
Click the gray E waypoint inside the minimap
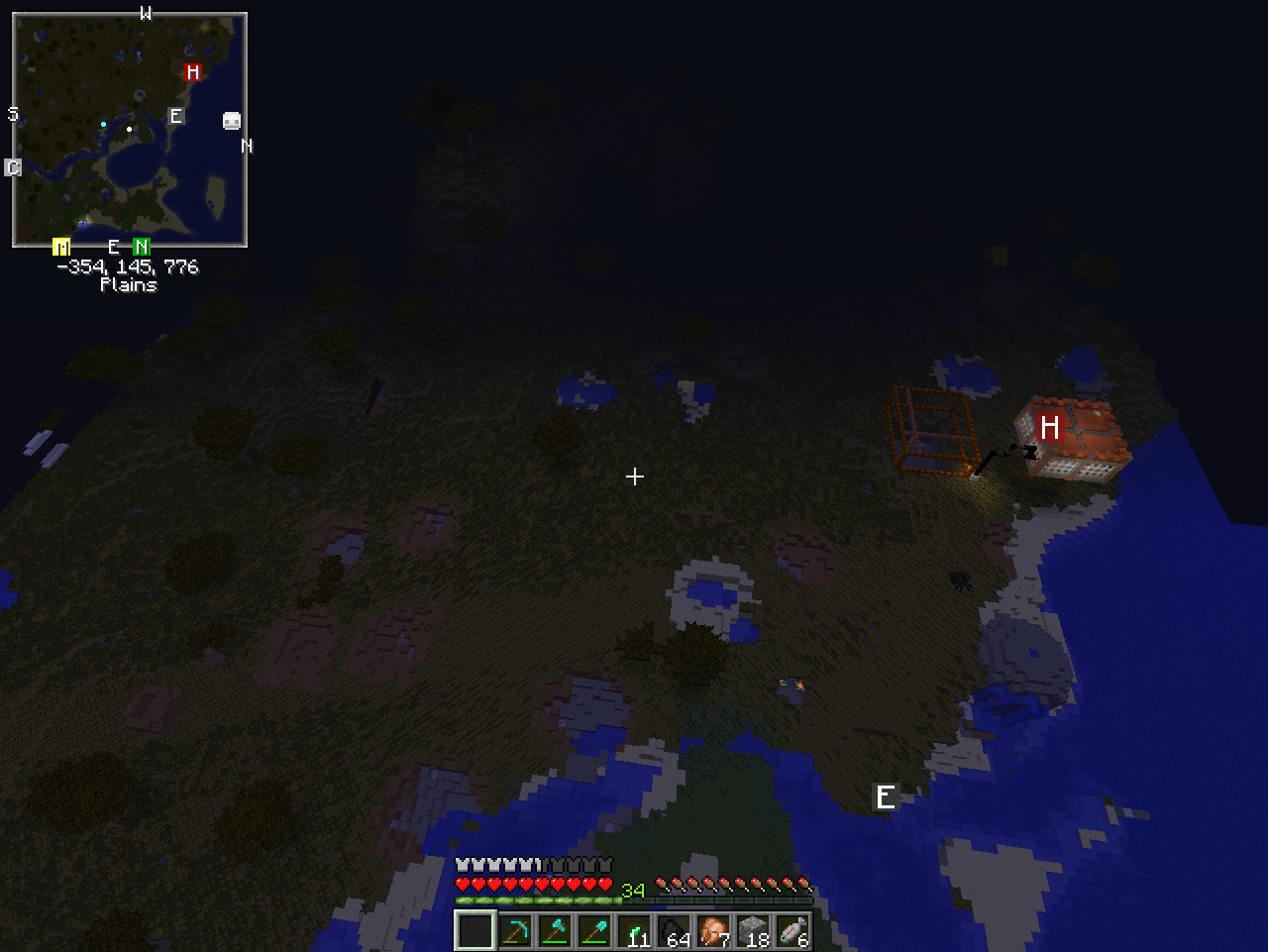175,116
